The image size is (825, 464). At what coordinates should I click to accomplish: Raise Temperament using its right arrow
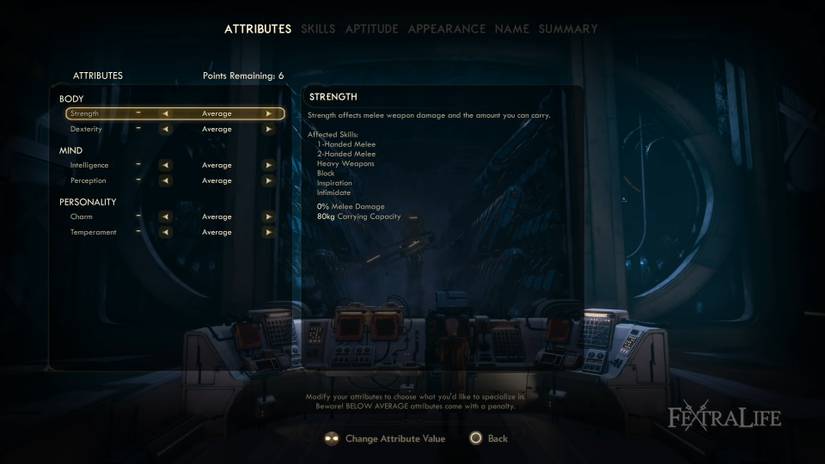point(268,232)
